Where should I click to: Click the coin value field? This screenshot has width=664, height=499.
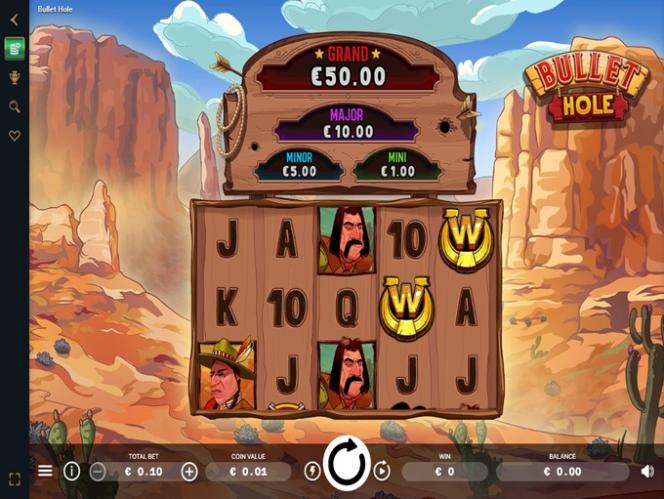248,471
